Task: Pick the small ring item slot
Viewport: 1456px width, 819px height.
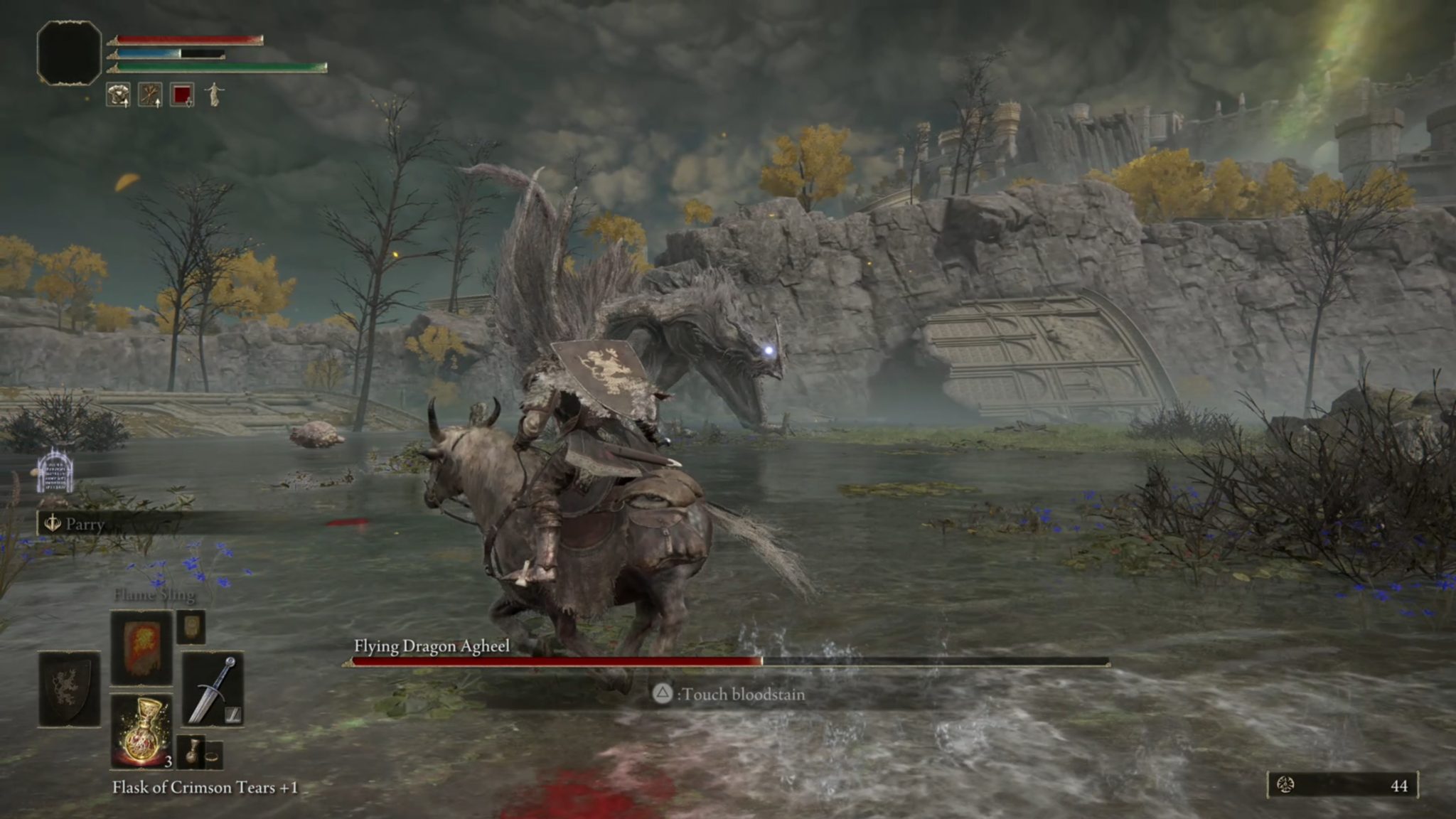Action: 213,755
